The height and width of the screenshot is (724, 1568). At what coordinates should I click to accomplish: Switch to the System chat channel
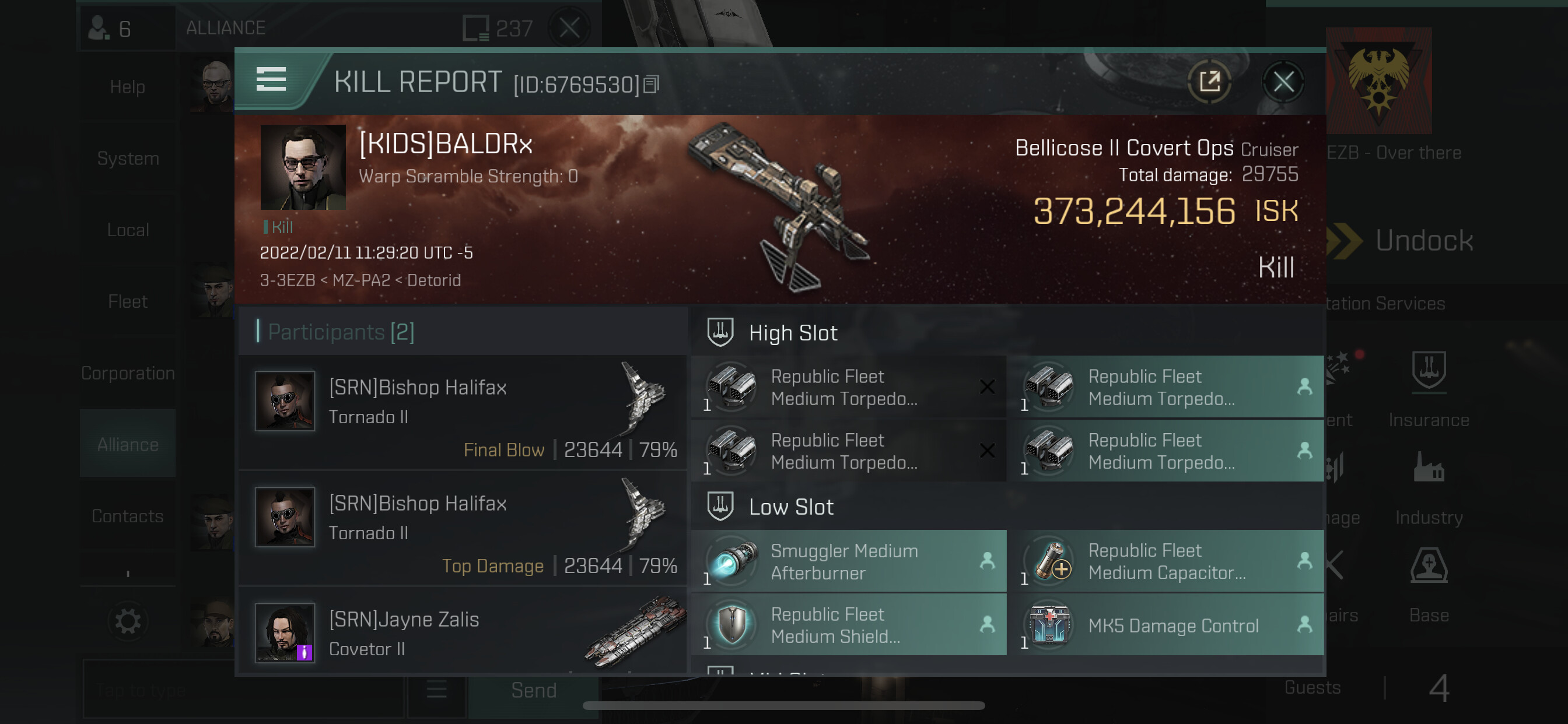127,159
